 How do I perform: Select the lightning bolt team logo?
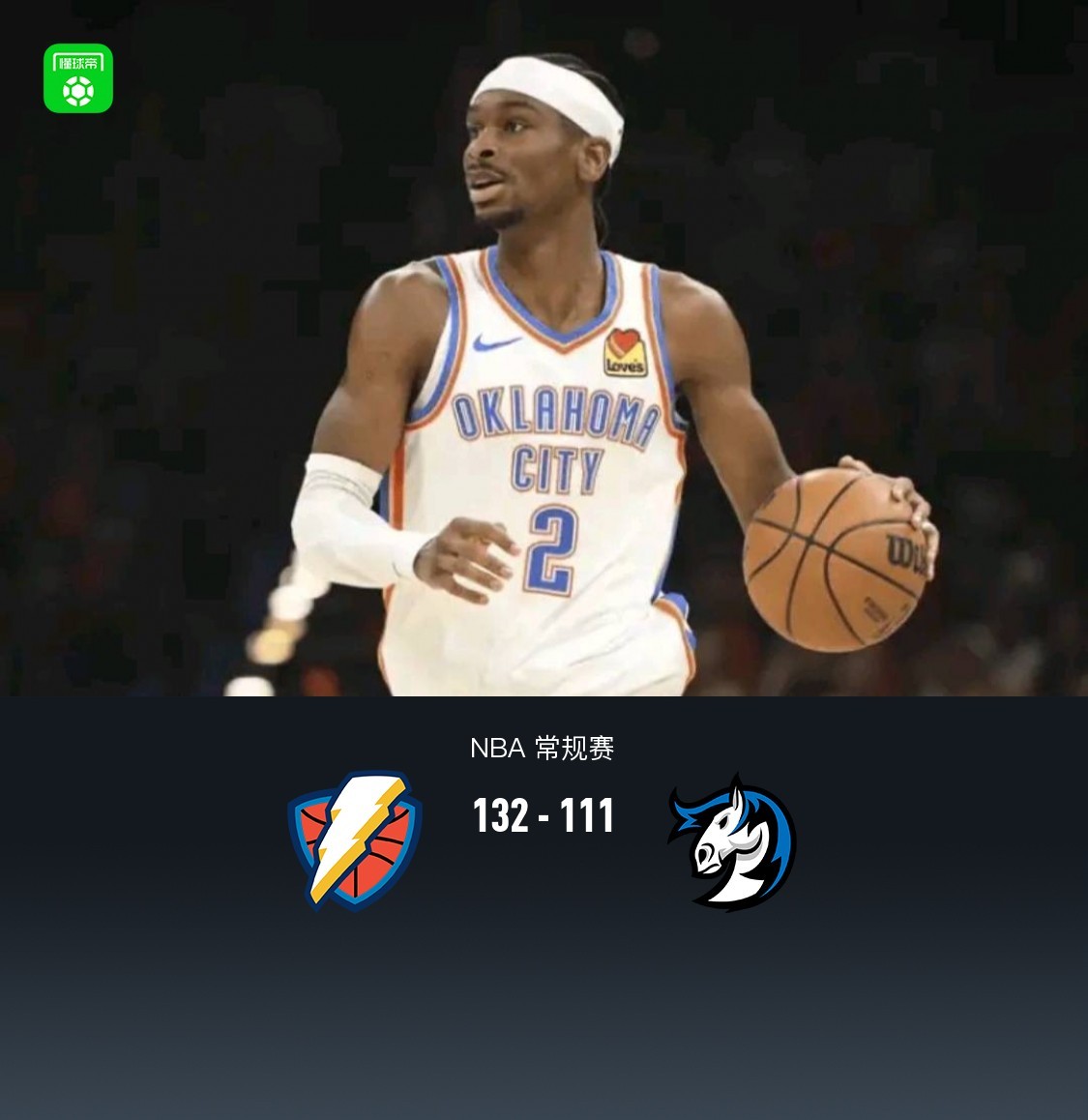click(355, 840)
